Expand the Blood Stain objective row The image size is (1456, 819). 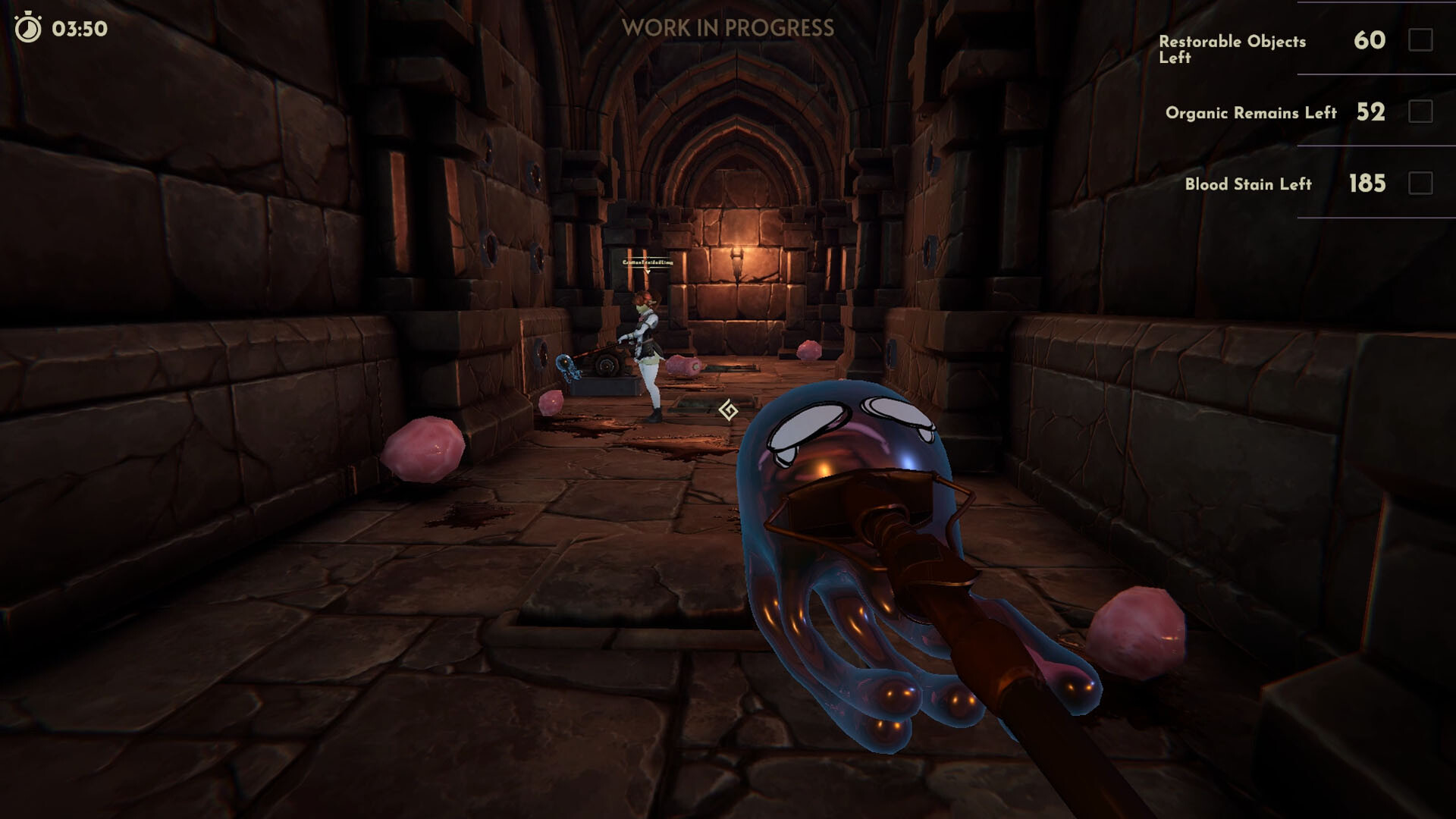tap(1247, 184)
